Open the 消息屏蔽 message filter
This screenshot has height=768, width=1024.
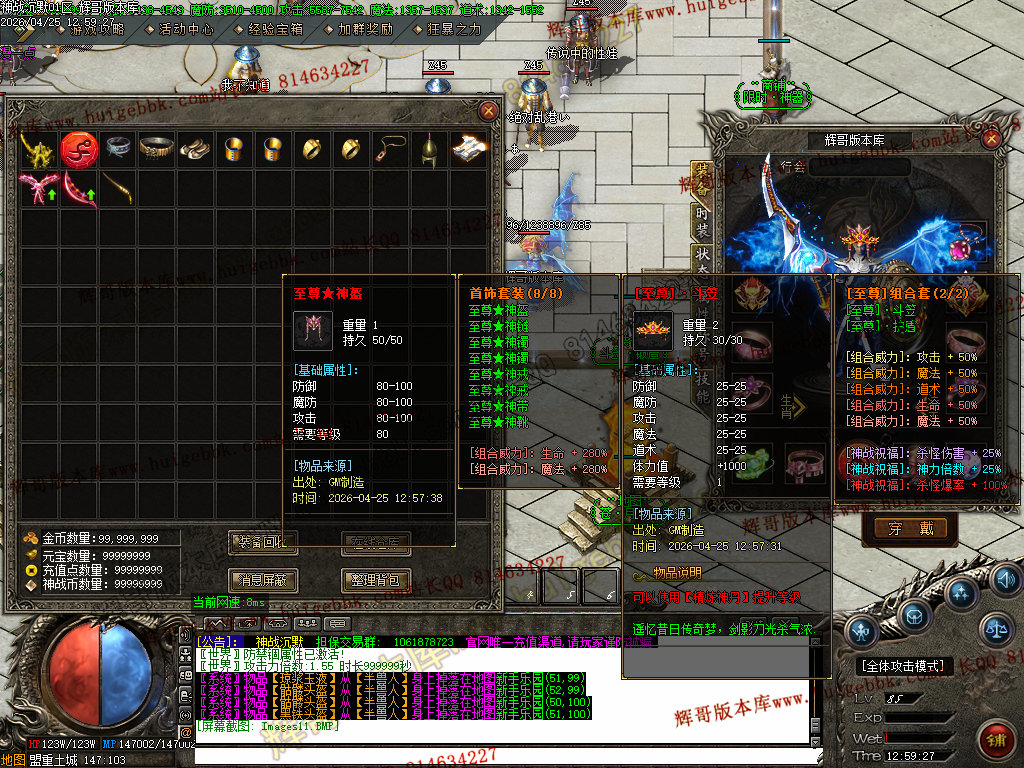(x=263, y=580)
